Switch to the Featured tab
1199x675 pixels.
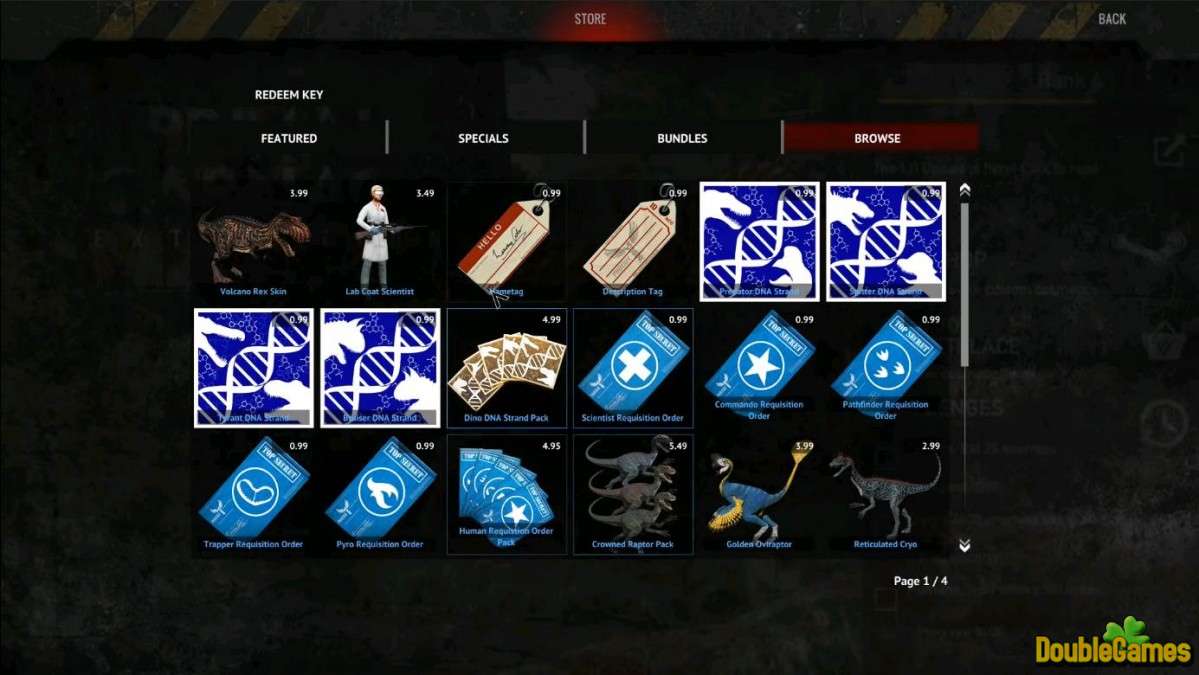289,138
